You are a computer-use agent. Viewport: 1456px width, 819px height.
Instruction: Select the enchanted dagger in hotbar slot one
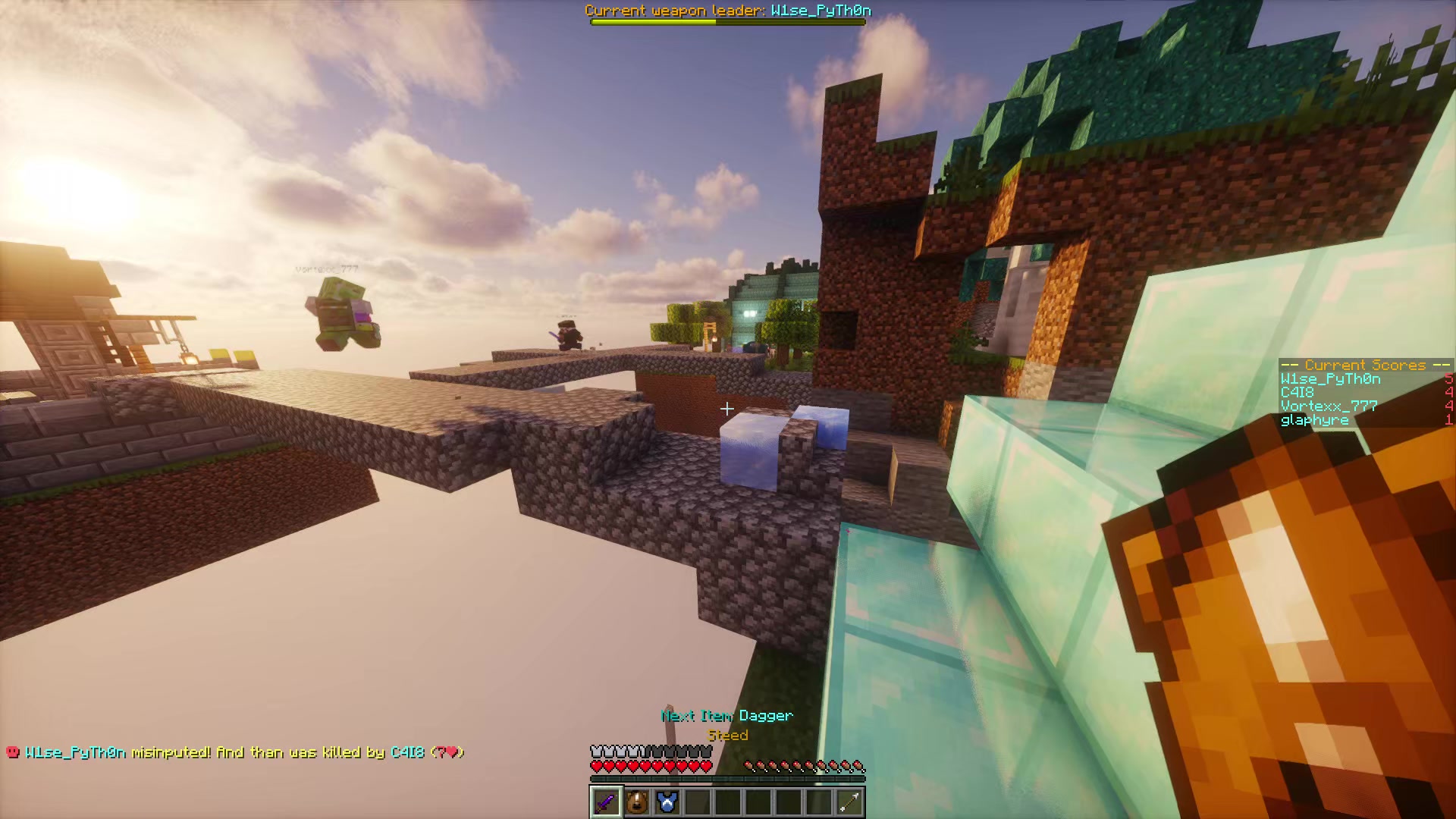[x=605, y=803]
